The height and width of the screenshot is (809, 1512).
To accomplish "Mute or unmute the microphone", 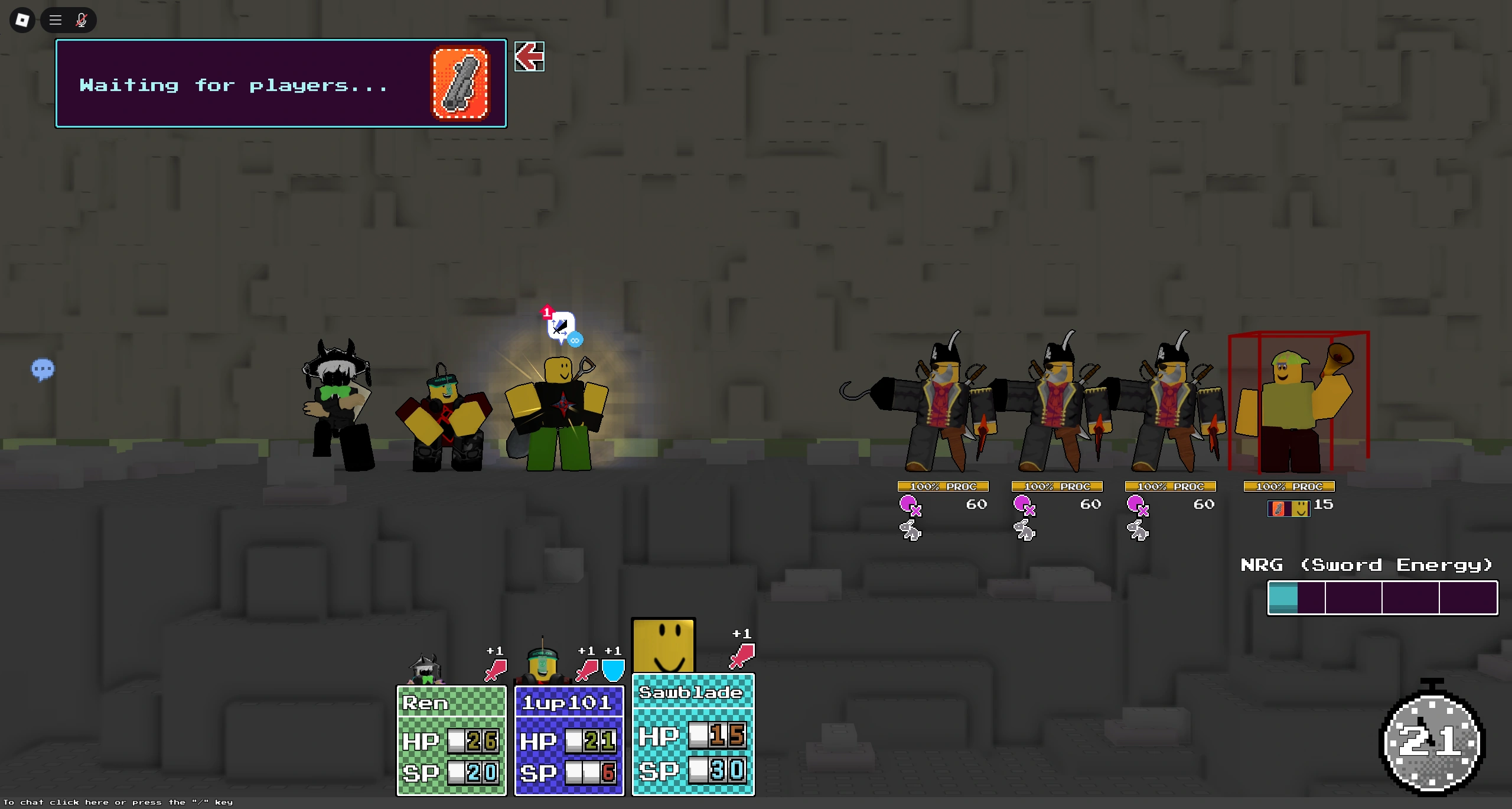I will point(82,20).
